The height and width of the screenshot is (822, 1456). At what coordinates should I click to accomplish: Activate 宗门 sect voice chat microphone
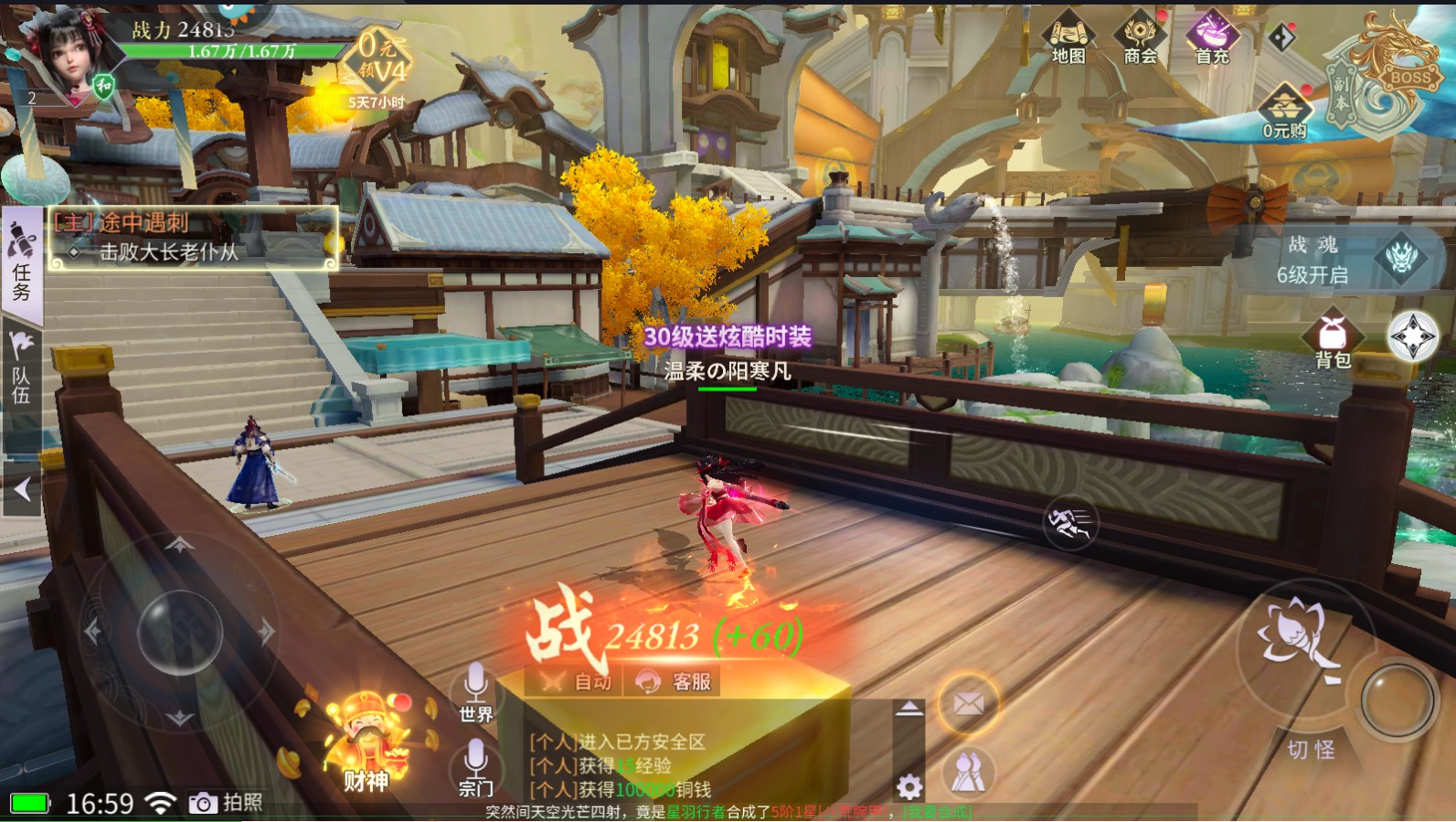click(475, 767)
